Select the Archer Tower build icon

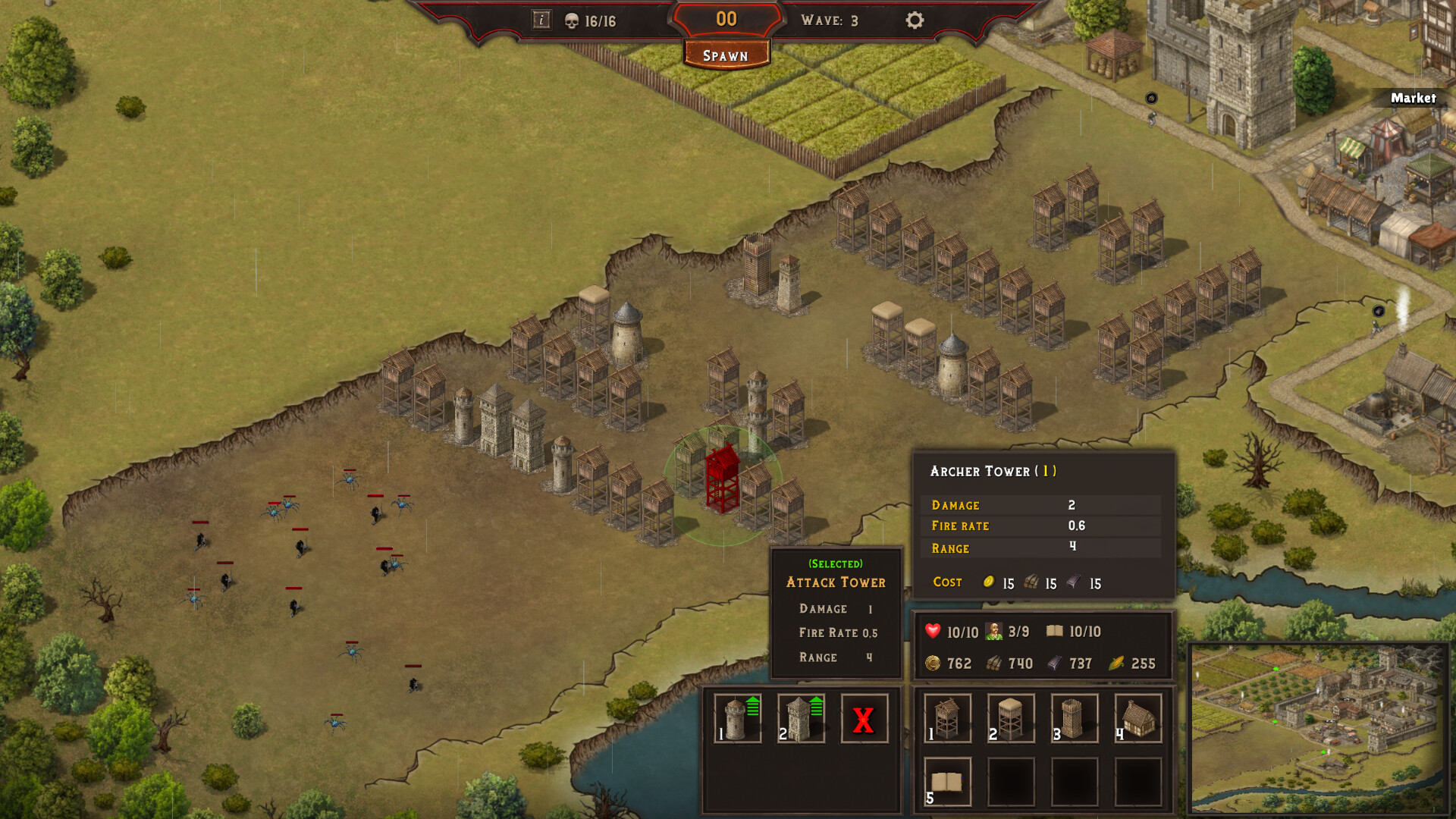(946, 718)
